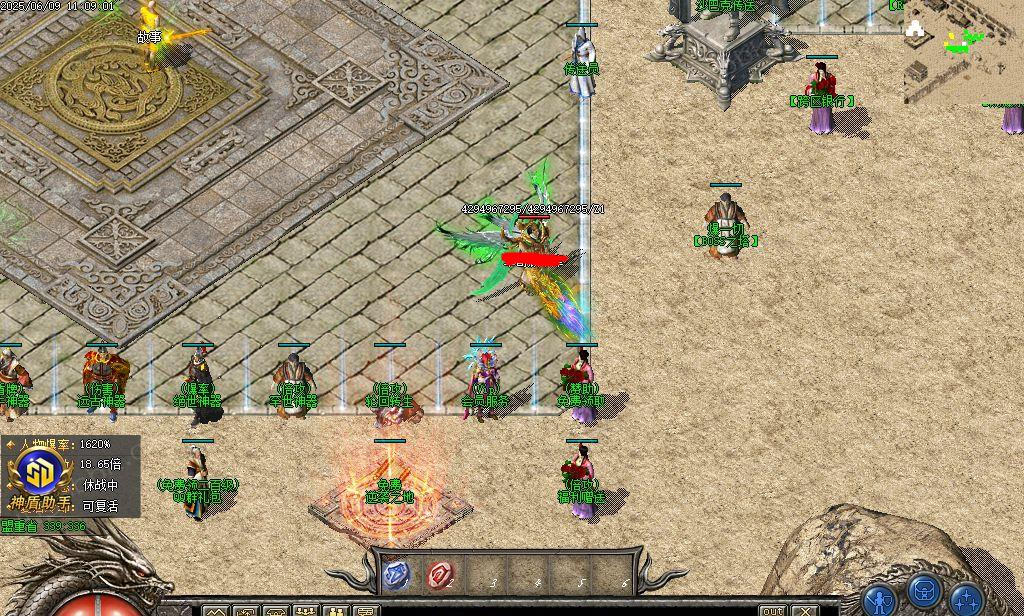Open the minimap in the corner
This screenshot has height=616, width=1024.
(x=962, y=52)
